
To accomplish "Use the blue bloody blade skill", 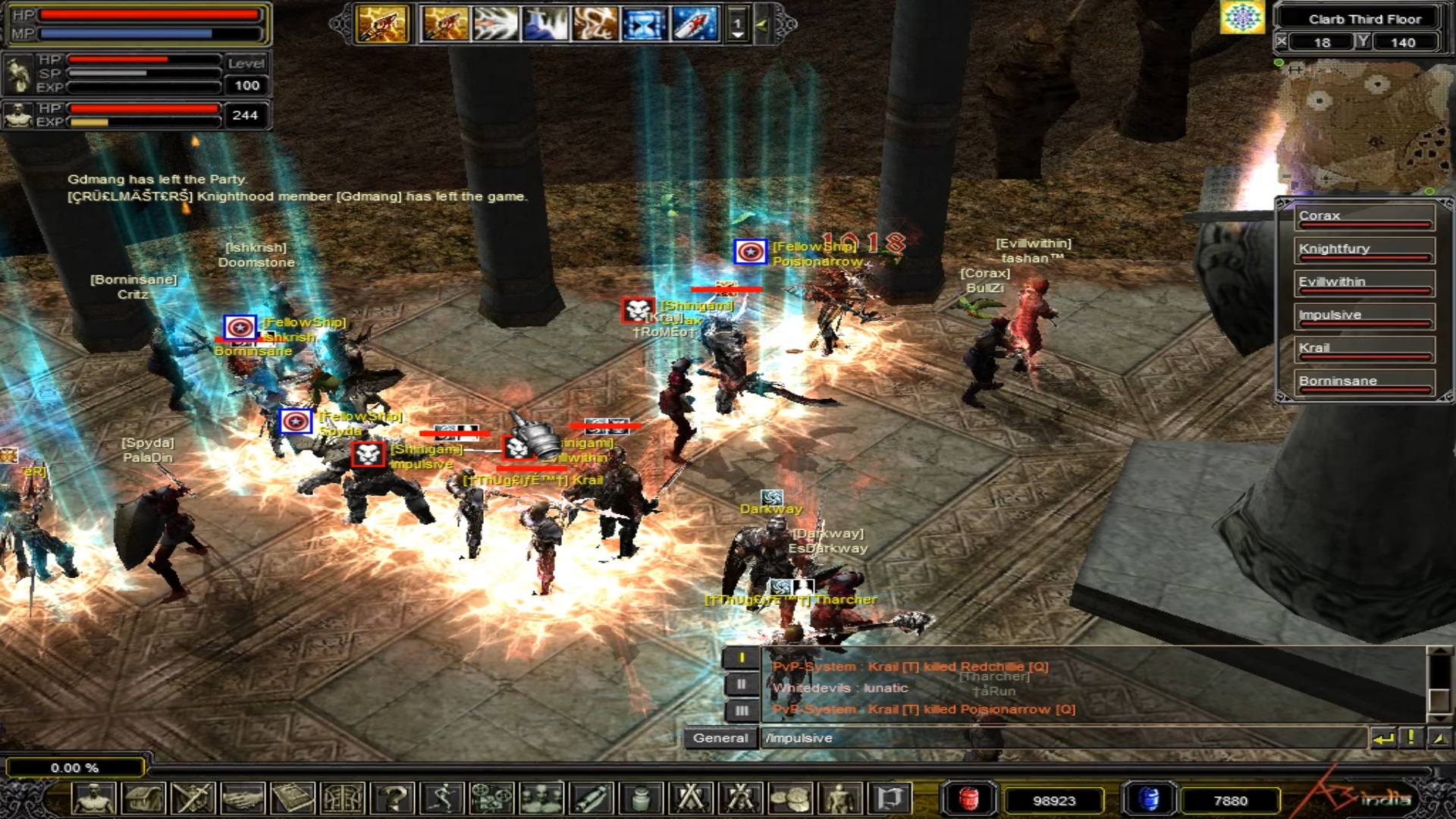I will 694,24.
